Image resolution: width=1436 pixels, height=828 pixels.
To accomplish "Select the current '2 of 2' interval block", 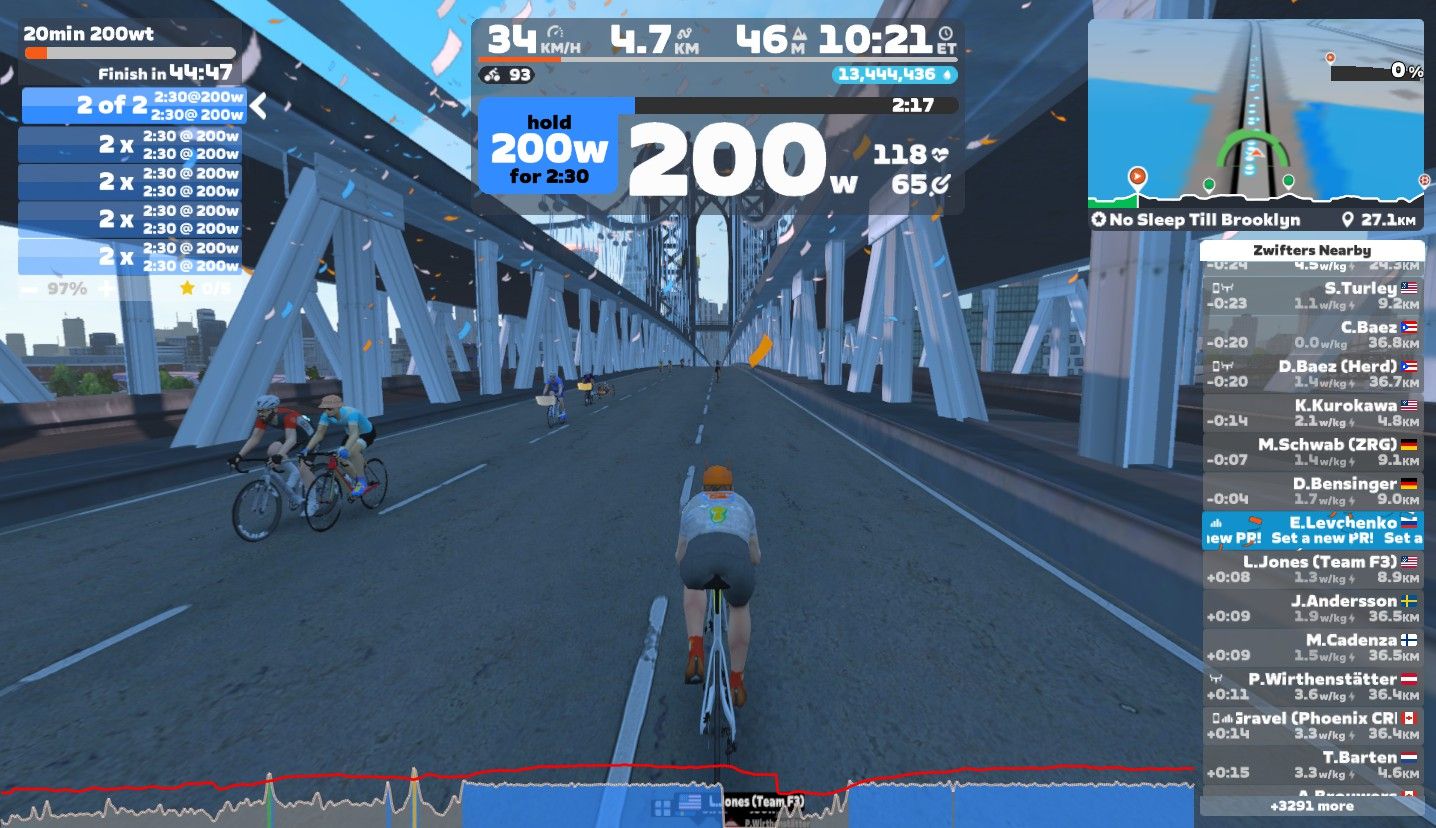I will (x=133, y=105).
